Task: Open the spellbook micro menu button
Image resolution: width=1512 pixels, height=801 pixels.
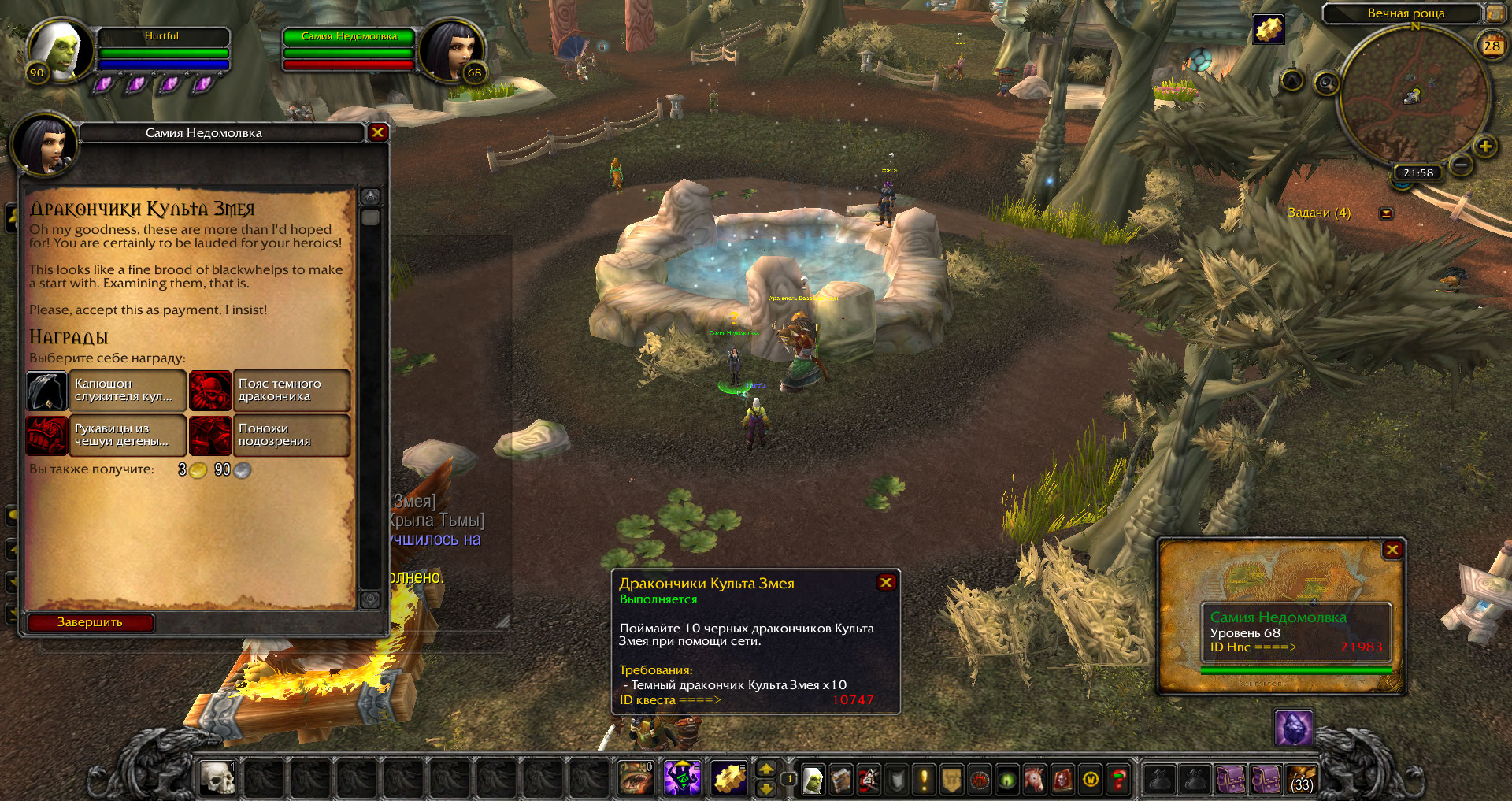Action: [841, 780]
